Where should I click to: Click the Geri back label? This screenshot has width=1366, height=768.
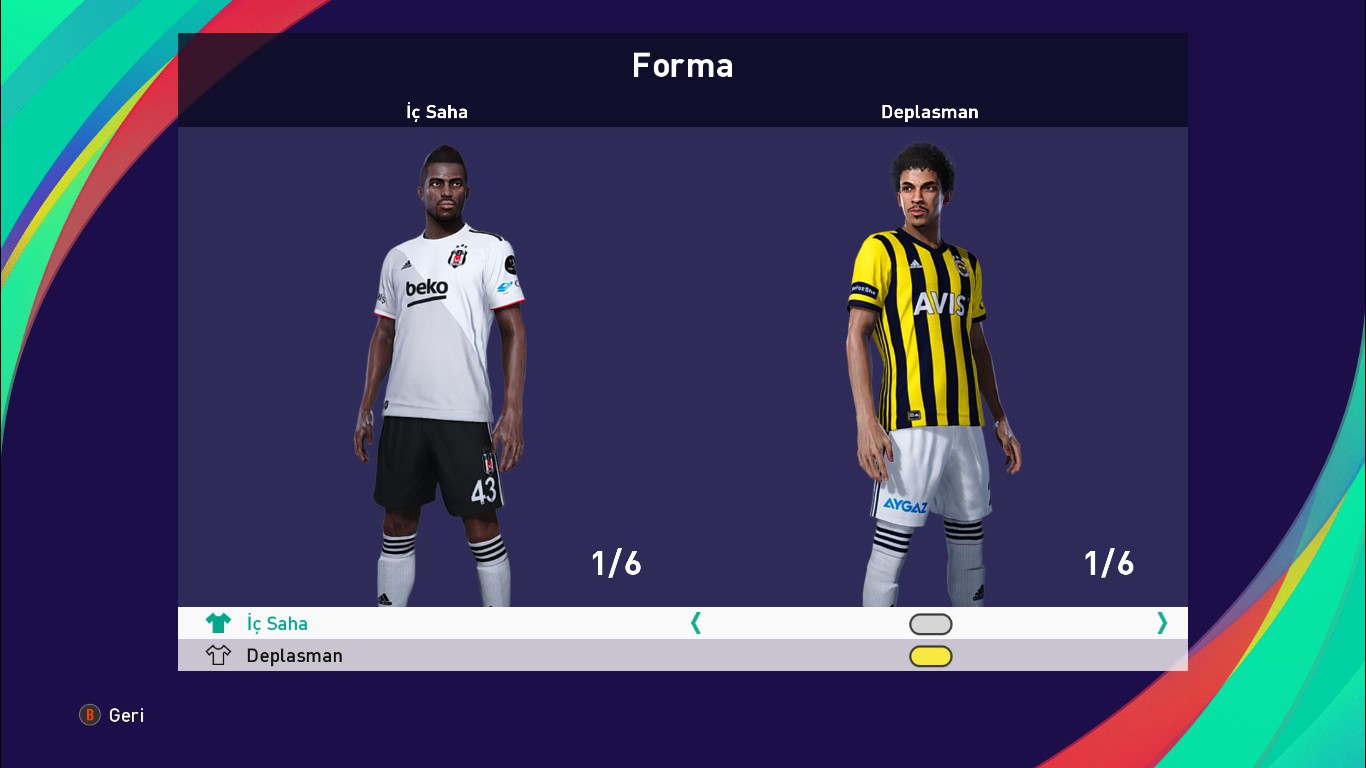124,715
